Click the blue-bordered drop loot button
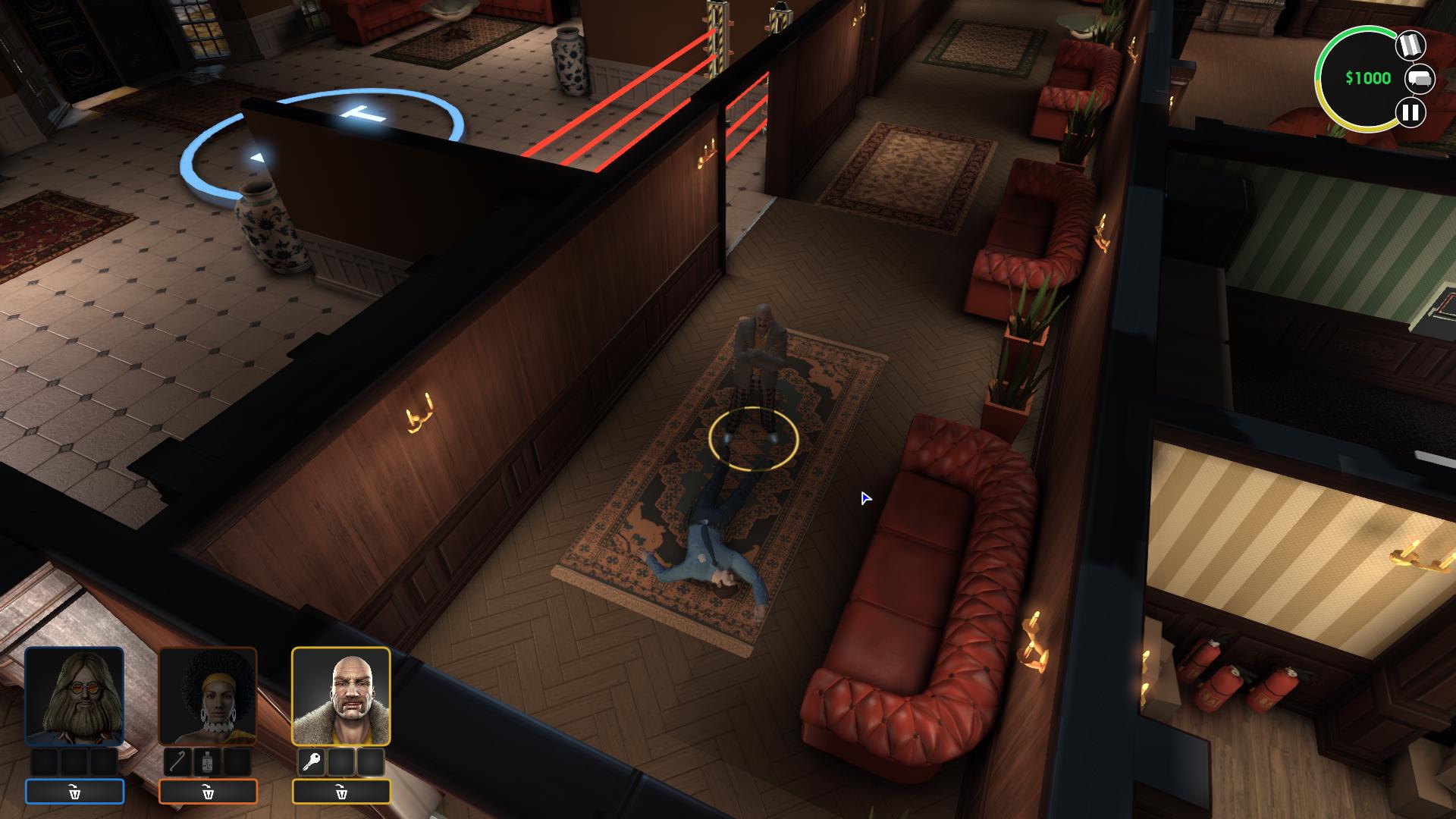1456x819 pixels. pos(74,792)
